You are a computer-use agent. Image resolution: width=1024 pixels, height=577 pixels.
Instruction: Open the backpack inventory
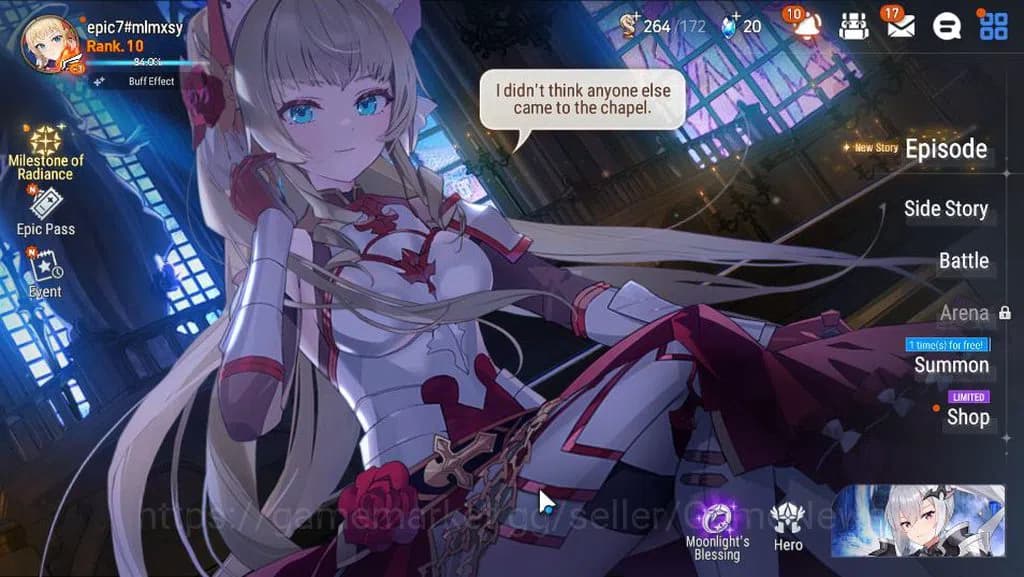853,26
